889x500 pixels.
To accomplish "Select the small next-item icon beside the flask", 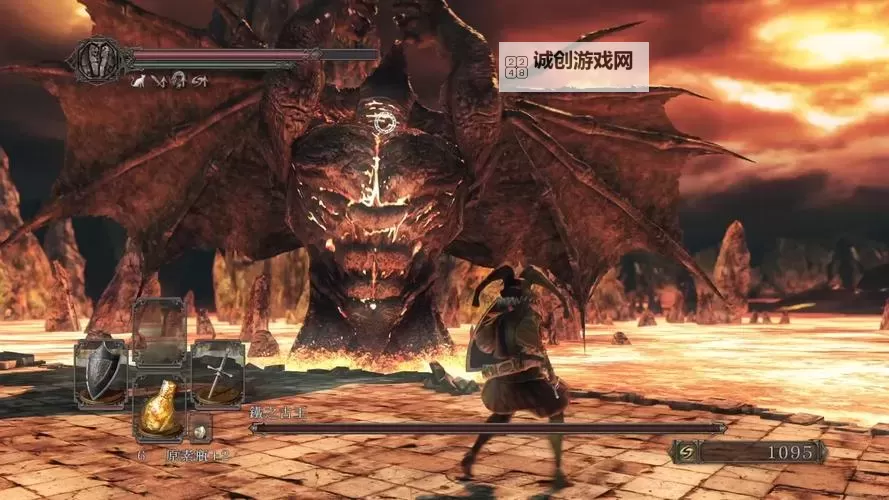I will (x=200, y=430).
